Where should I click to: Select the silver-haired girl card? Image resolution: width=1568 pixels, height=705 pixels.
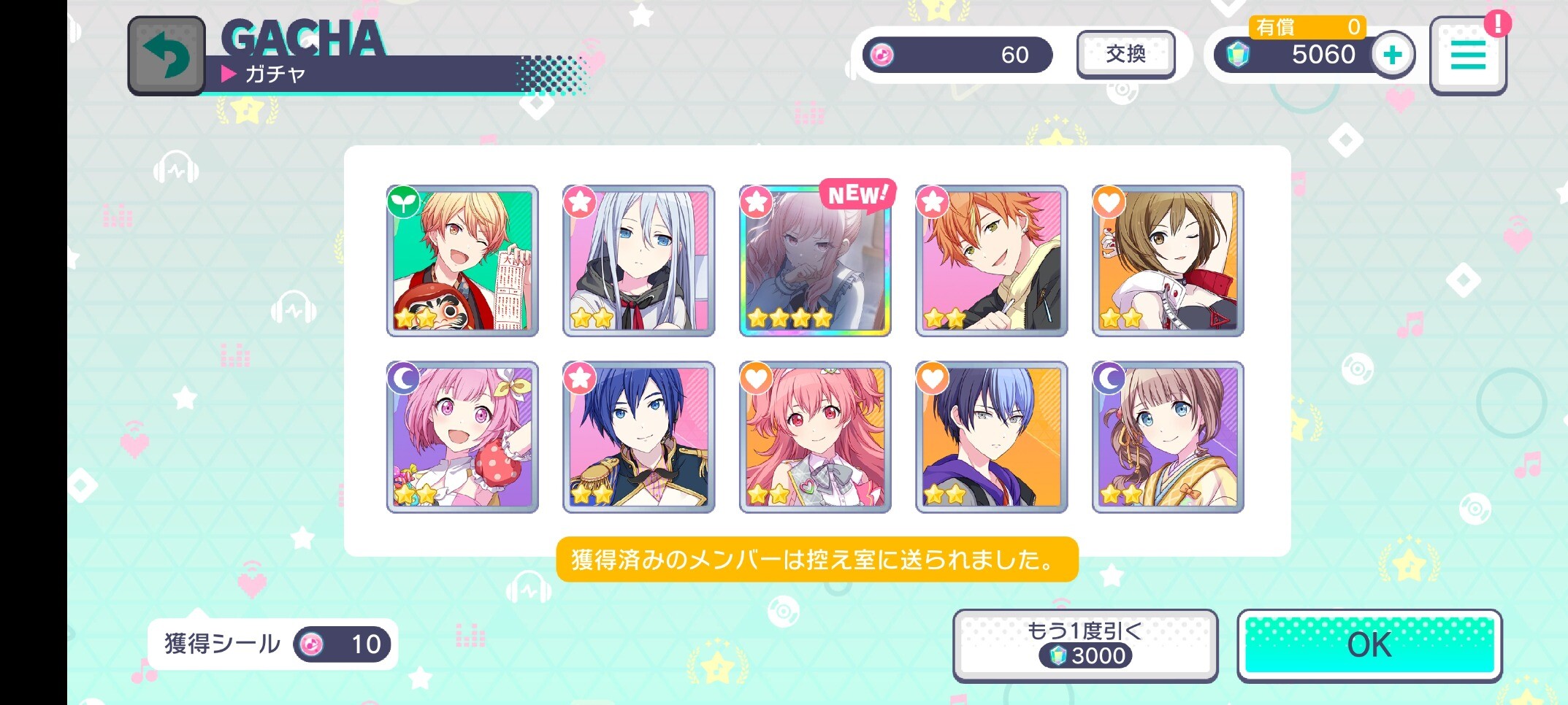click(x=638, y=261)
